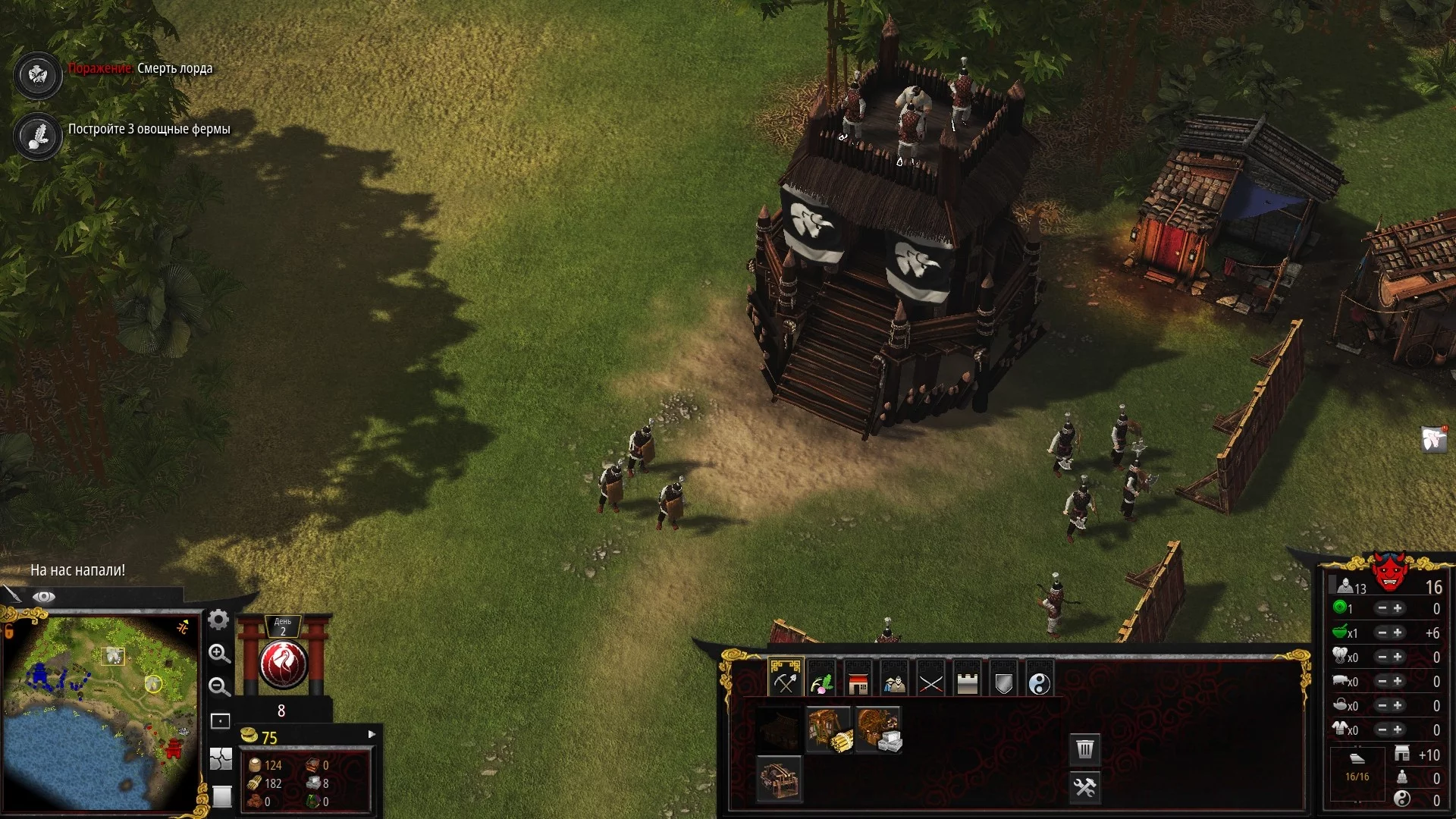This screenshot has width=1456, height=819.
Task: Click the minimap to move the camera
Action: [99, 713]
